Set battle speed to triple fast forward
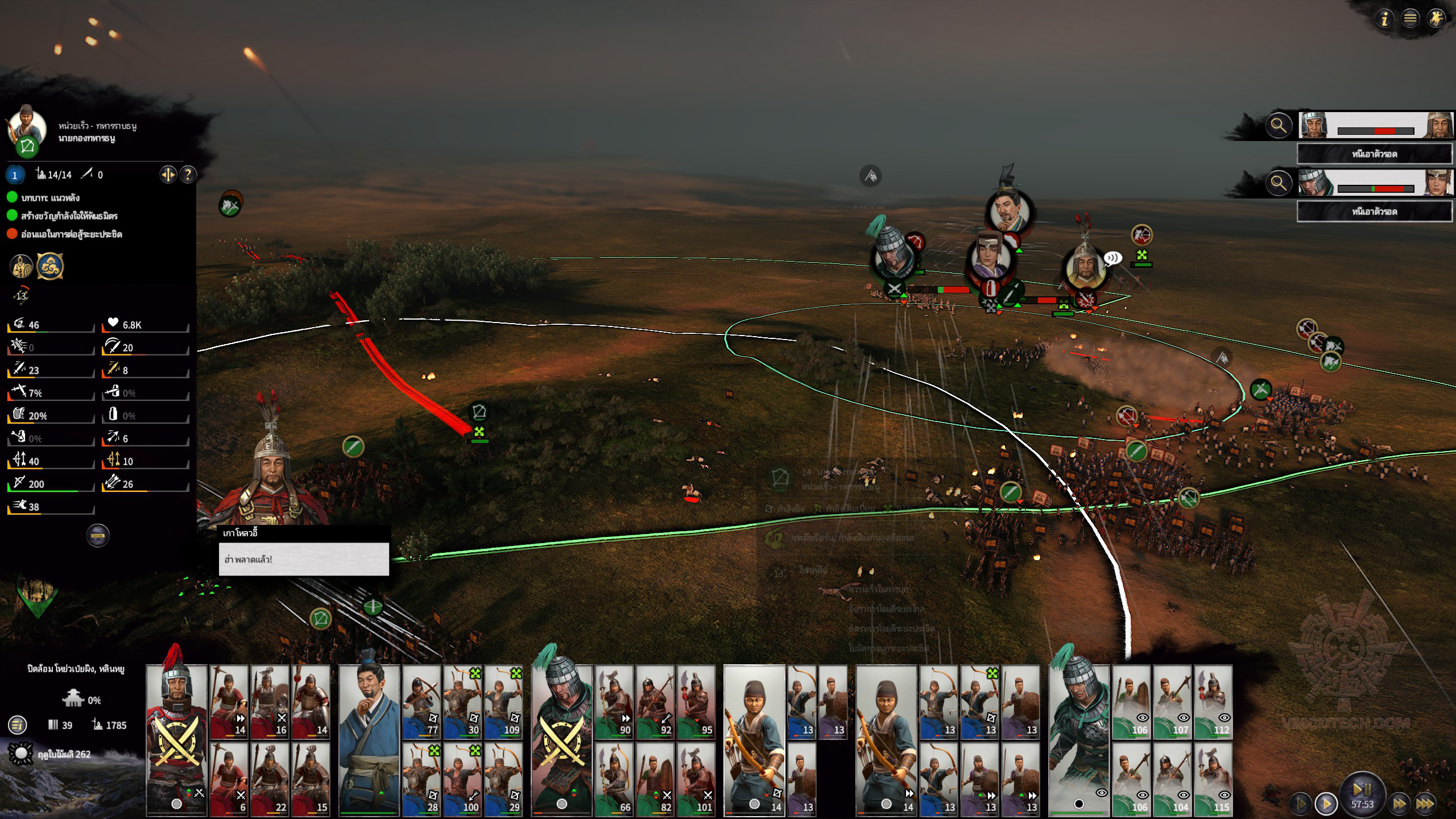Screen dimensions: 1456x819 (x=1425, y=804)
